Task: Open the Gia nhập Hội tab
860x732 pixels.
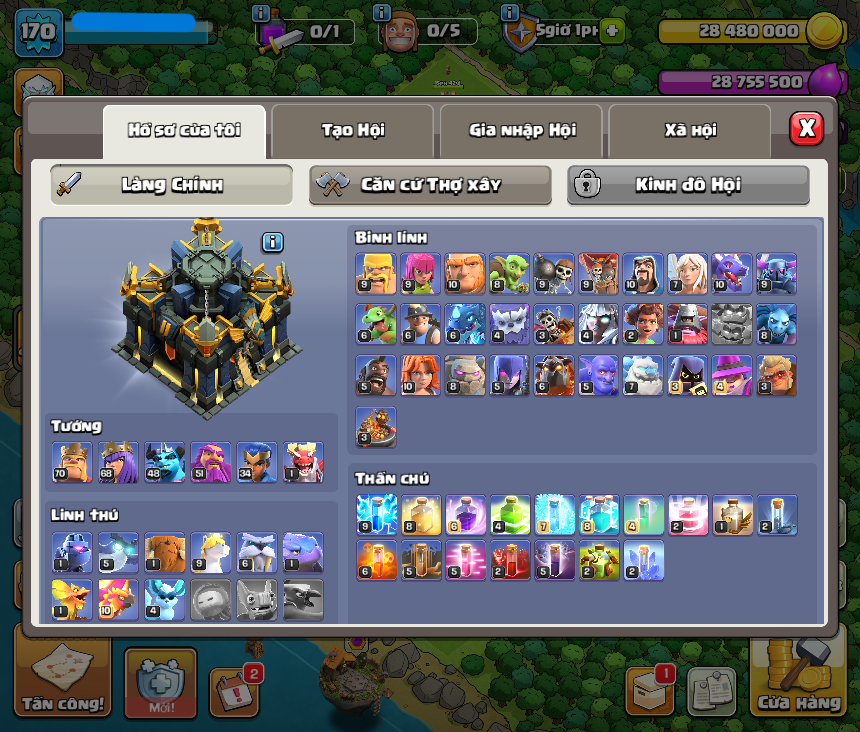Action: coord(522,131)
